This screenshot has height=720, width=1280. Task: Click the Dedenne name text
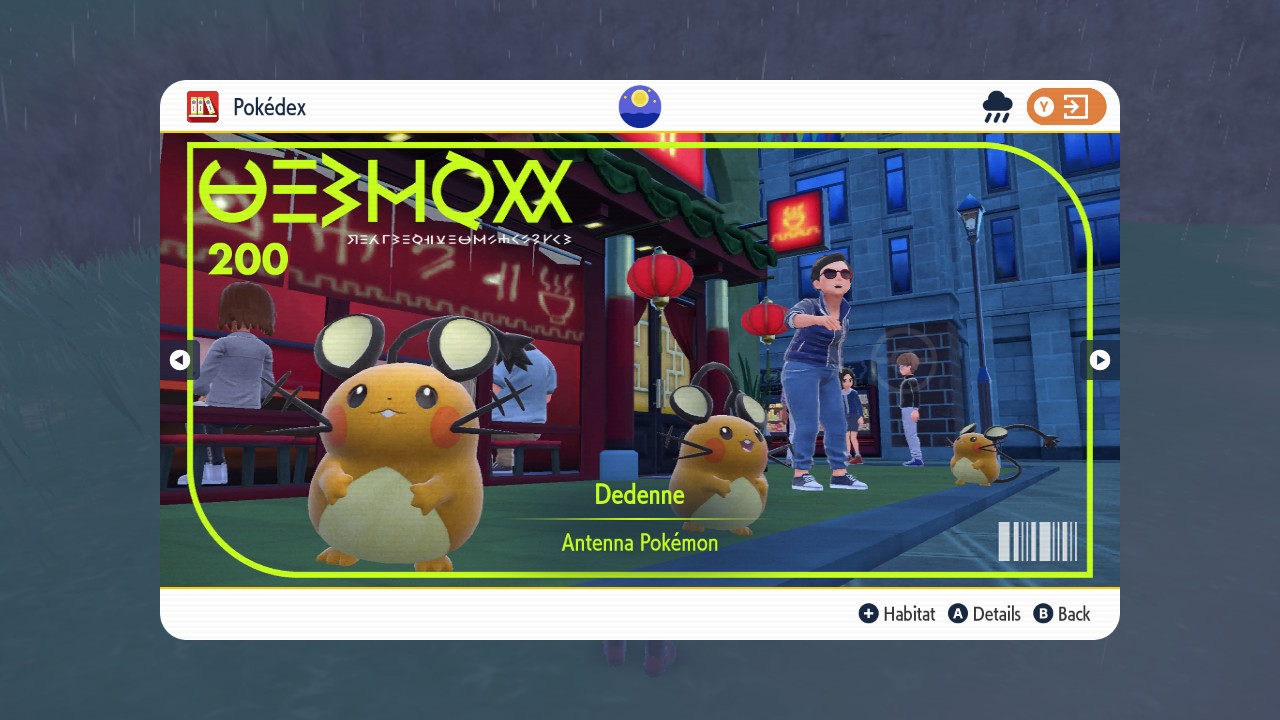coord(639,494)
